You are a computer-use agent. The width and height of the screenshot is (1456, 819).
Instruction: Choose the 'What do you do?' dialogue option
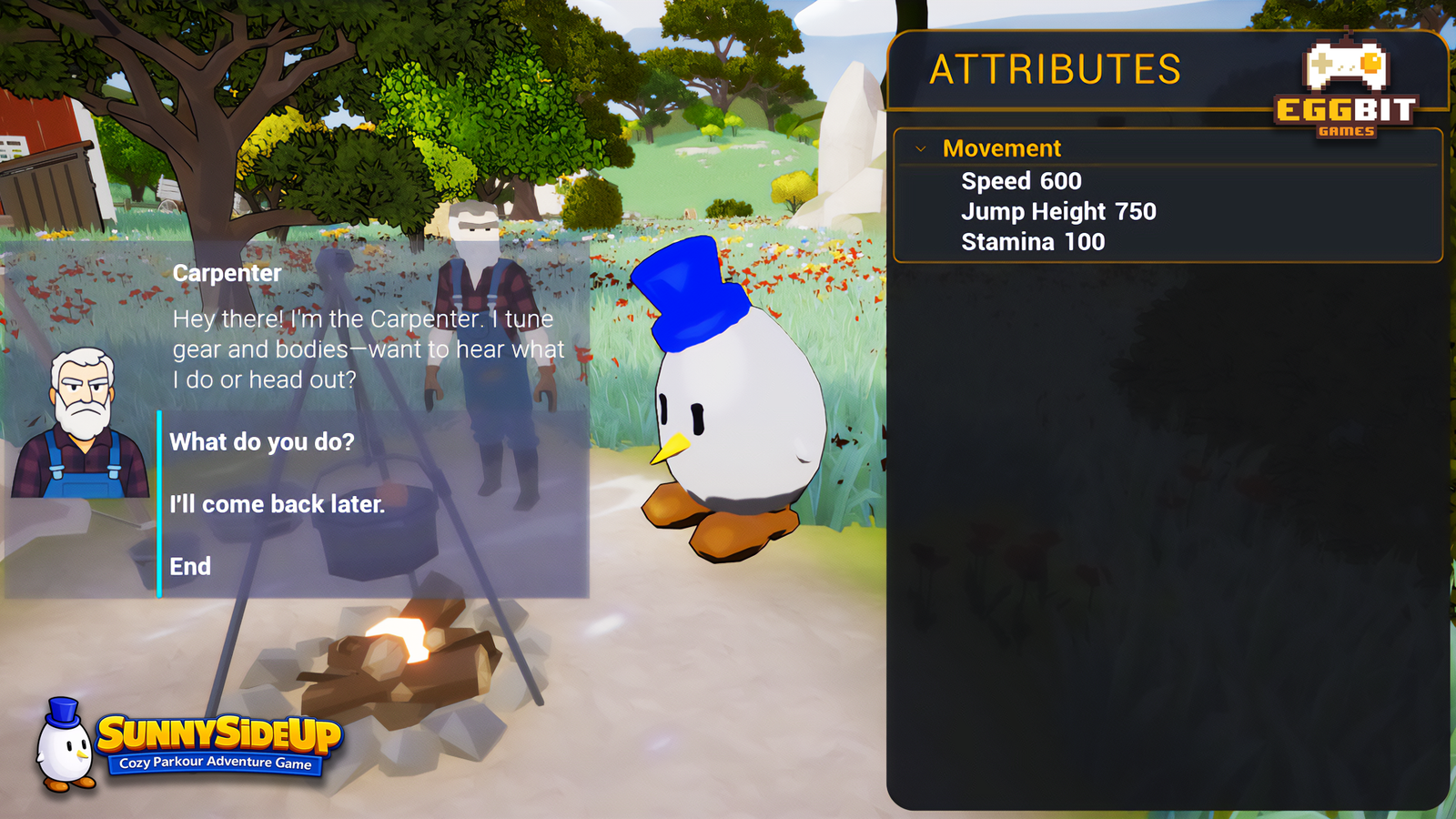click(x=262, y=442)
